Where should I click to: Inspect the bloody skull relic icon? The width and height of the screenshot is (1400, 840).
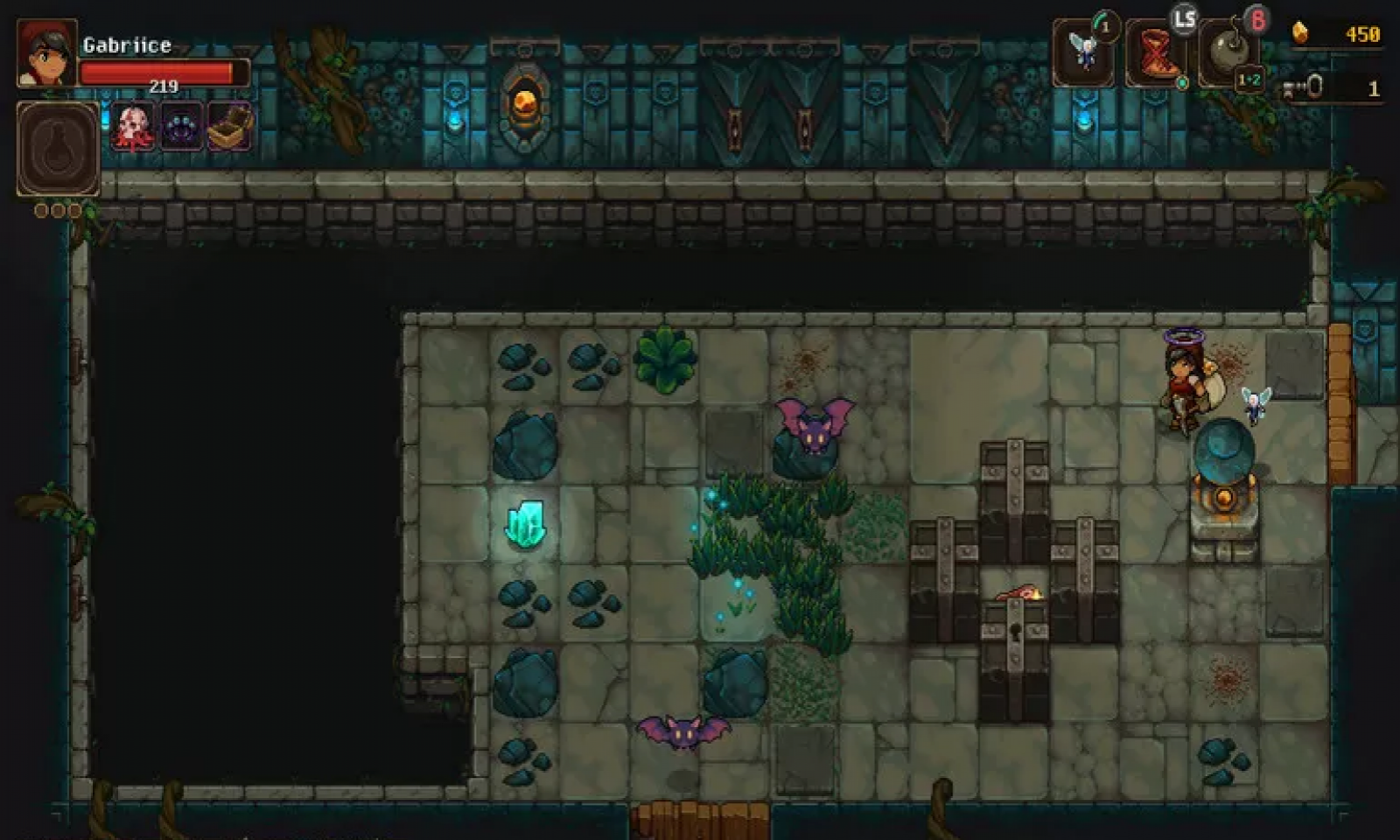(134, 127)
